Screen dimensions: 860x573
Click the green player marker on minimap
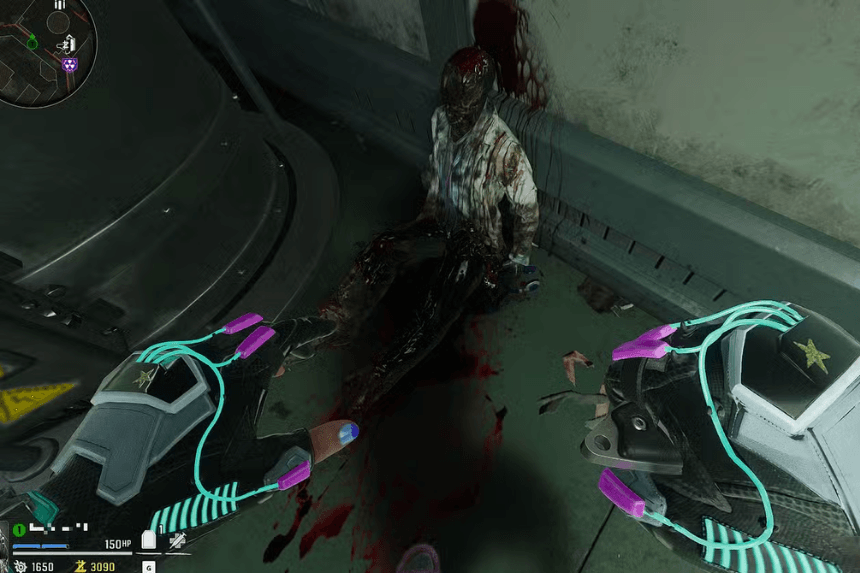coord(32,43)
